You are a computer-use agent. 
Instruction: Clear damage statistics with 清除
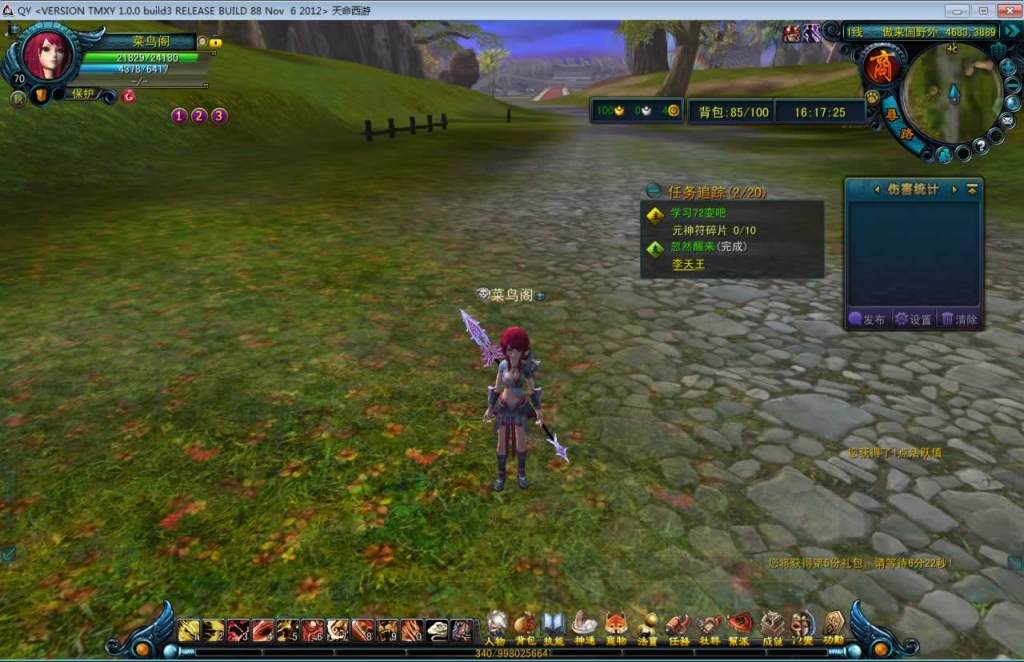(x=959, y=319)
